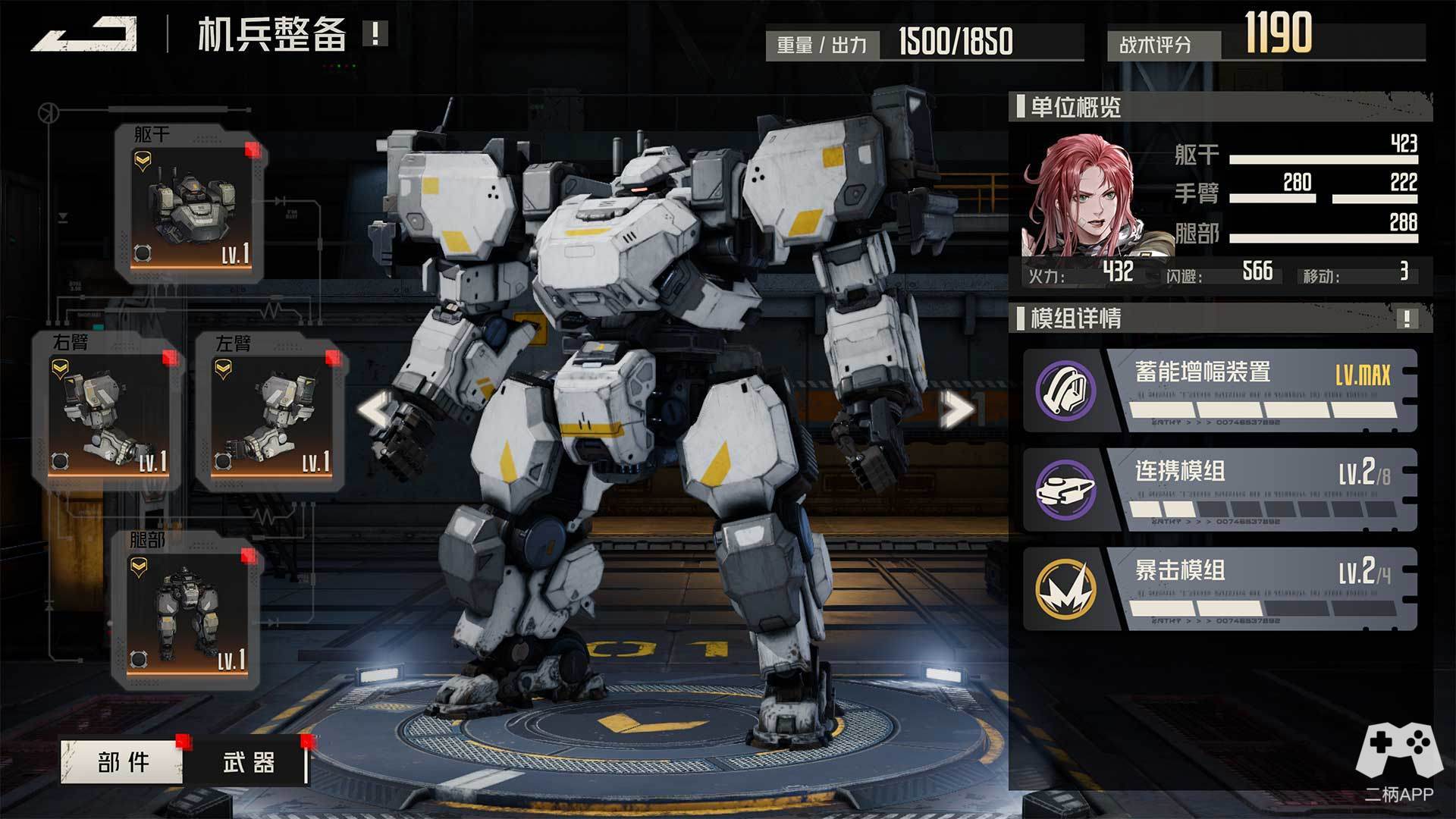Switch to the 部件 parts tab
The image size is (1456, 819).
[x=122, y=761]
